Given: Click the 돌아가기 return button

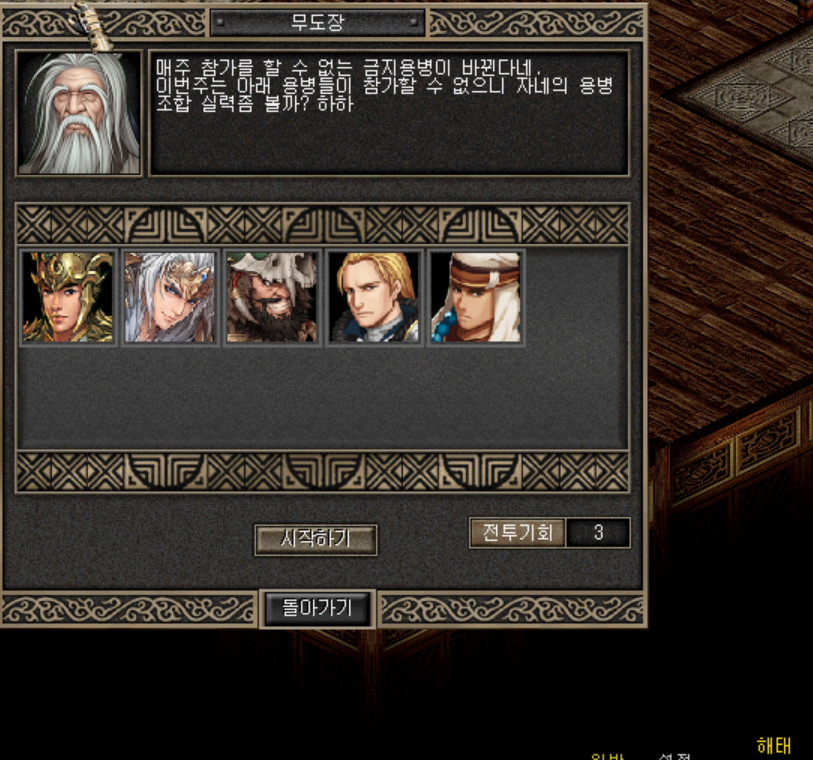Looking at the screenshot, I should point(316,607).
